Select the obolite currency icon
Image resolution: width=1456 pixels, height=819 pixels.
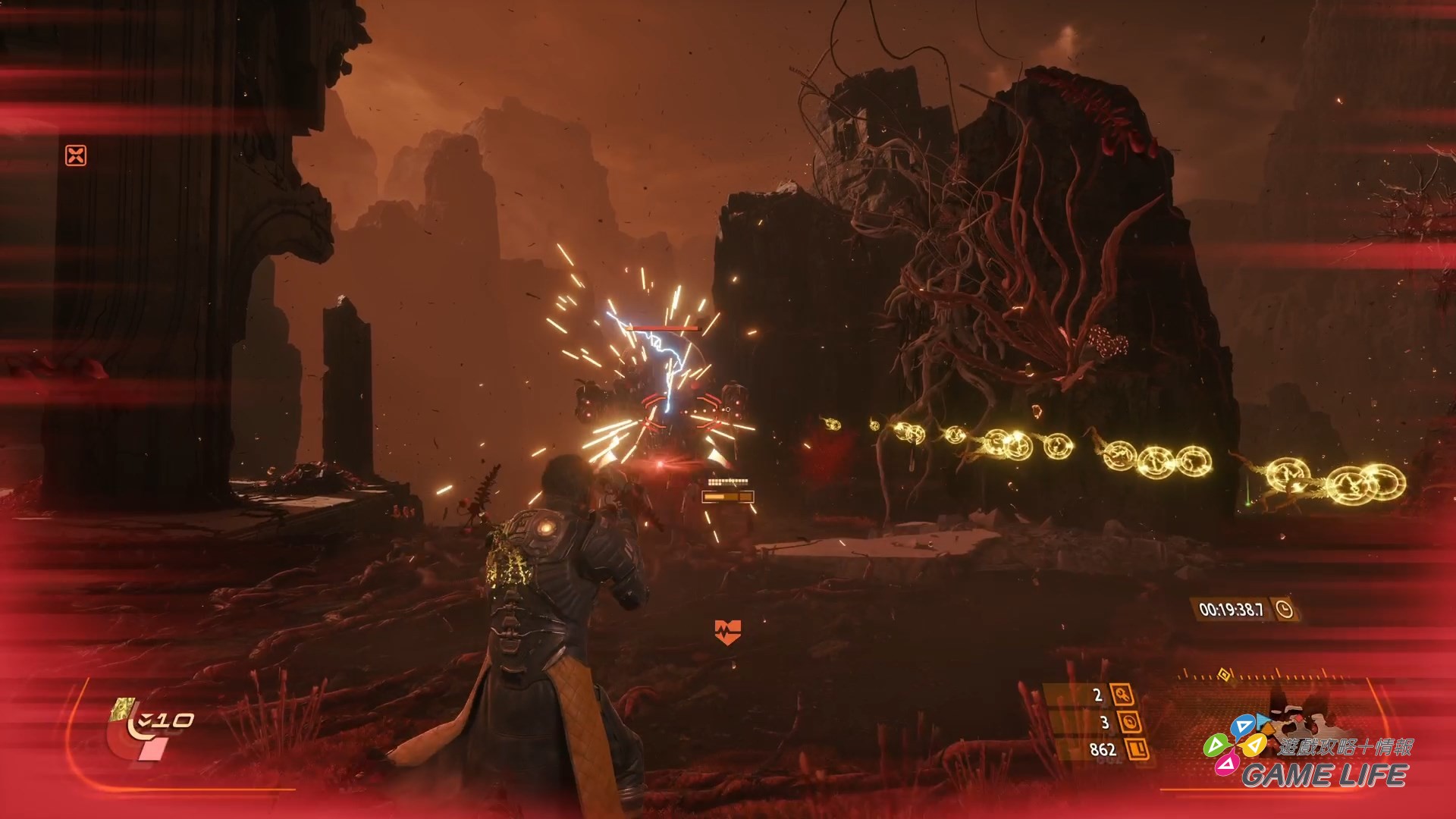point(1137,750)
